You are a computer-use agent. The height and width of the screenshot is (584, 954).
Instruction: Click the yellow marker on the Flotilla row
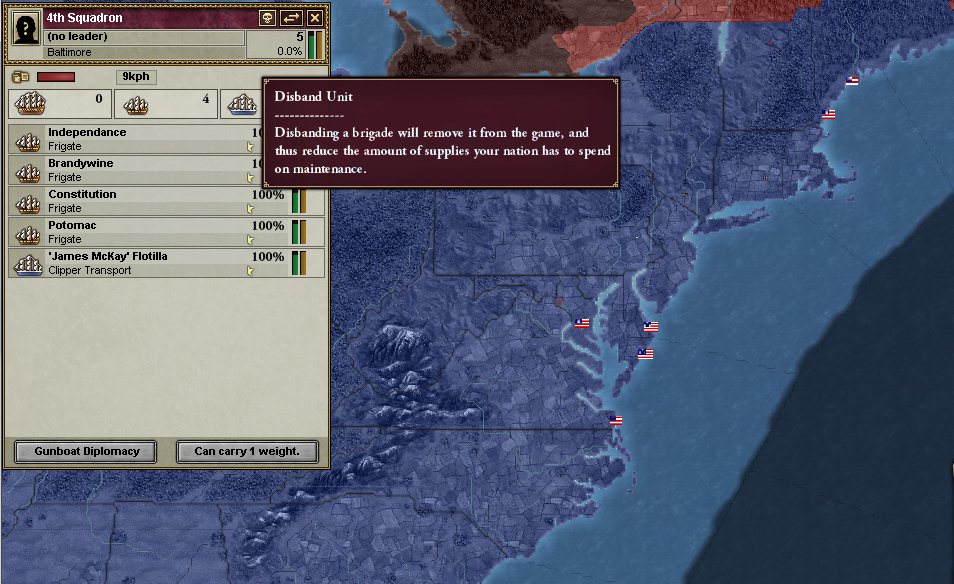coord(251,271)
